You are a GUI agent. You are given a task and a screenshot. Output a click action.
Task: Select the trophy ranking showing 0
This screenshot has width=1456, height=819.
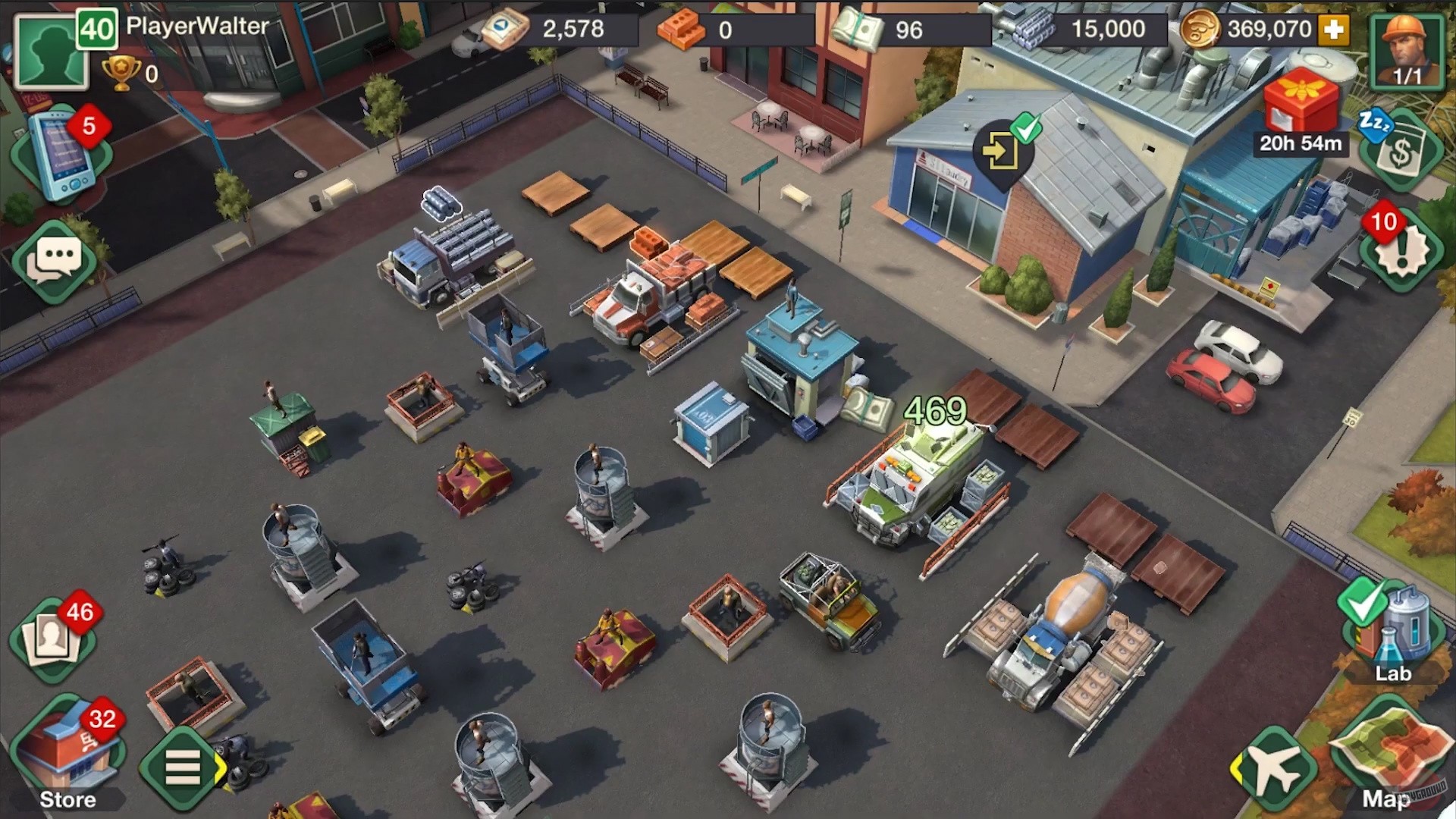(121, 74)
